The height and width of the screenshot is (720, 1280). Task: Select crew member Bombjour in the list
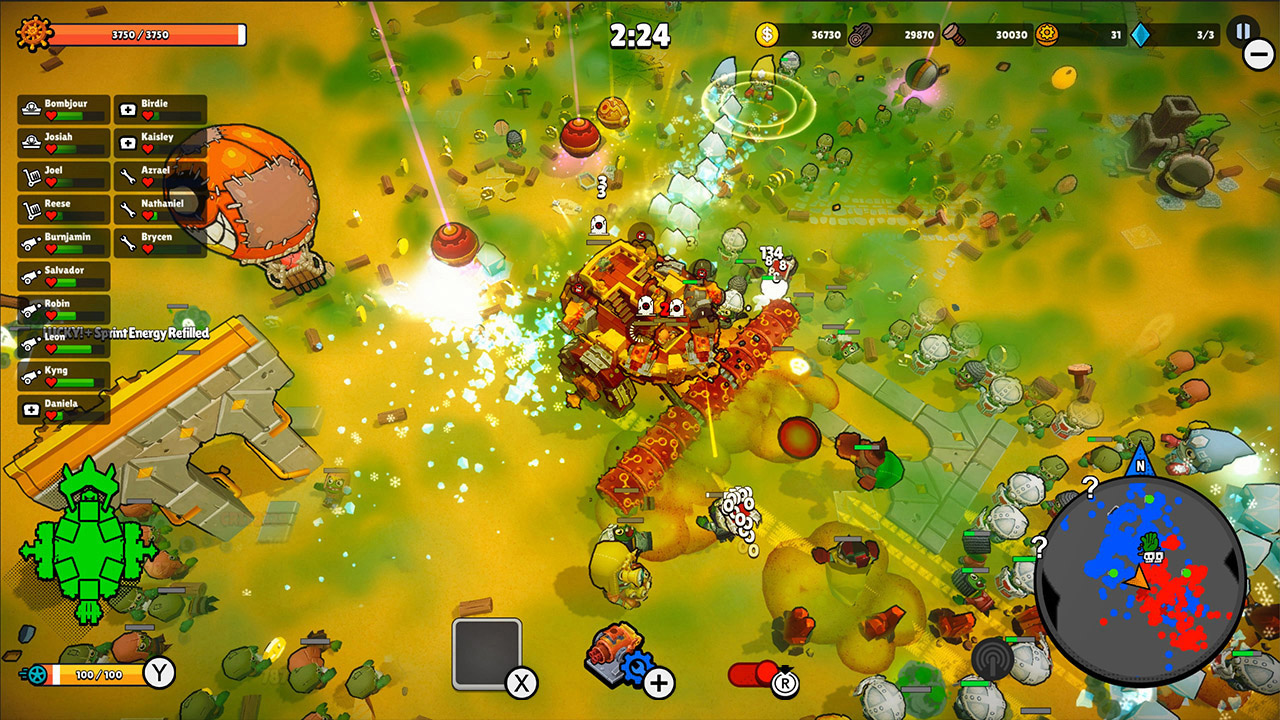point(64,109)
